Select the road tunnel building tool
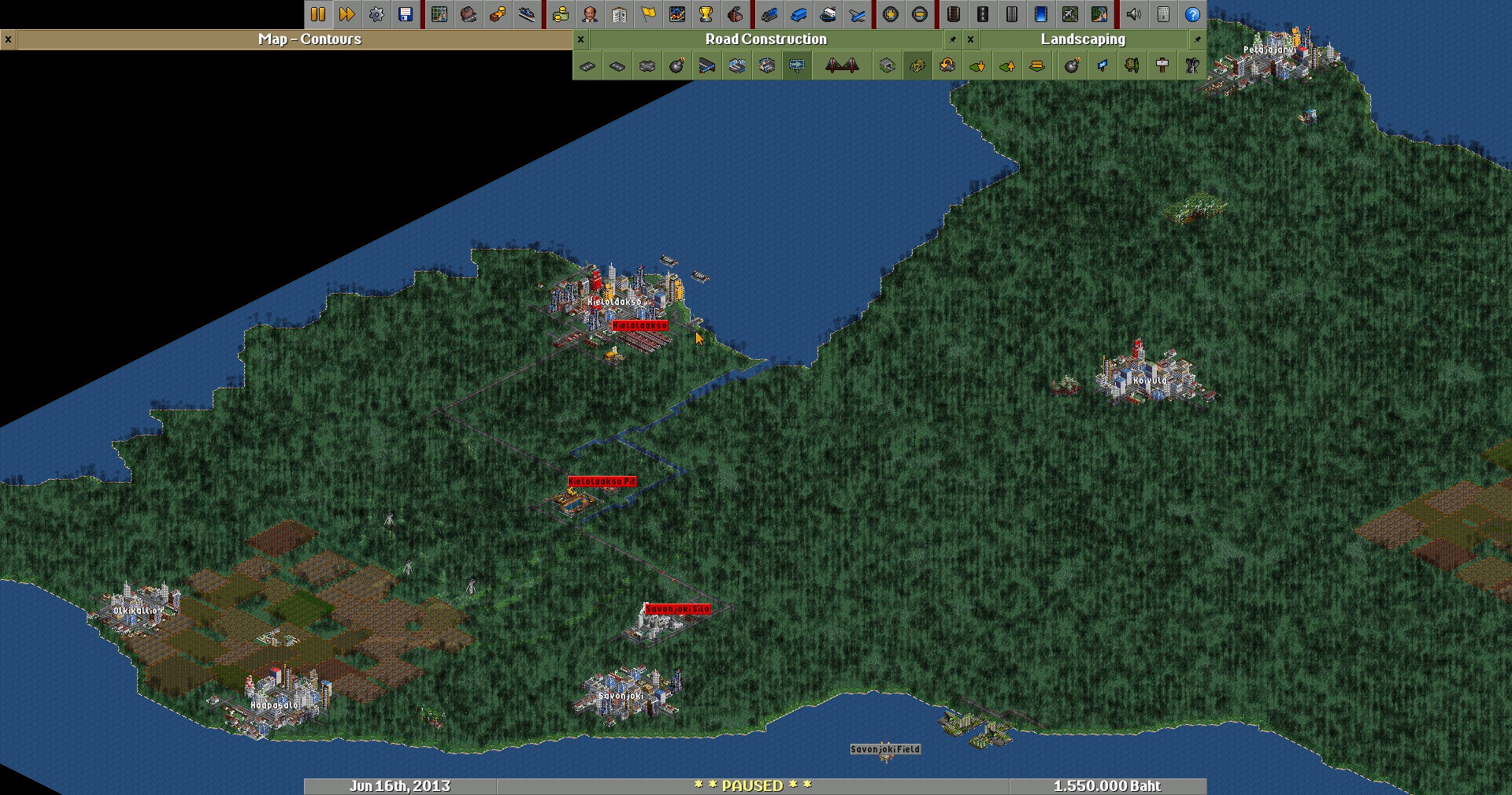This screenshot has height=795, width=1512. tap(888, 66)
